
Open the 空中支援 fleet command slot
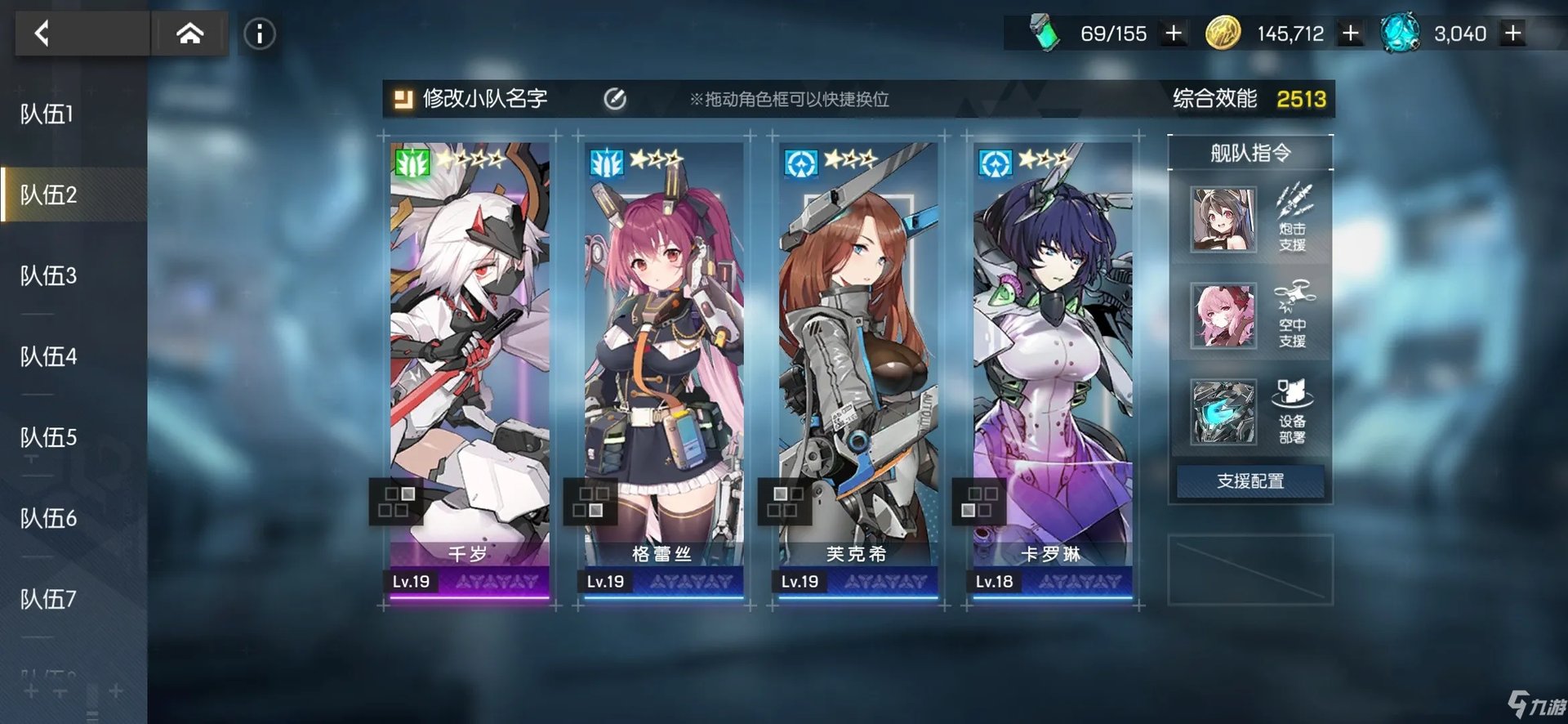[1250, 315]
